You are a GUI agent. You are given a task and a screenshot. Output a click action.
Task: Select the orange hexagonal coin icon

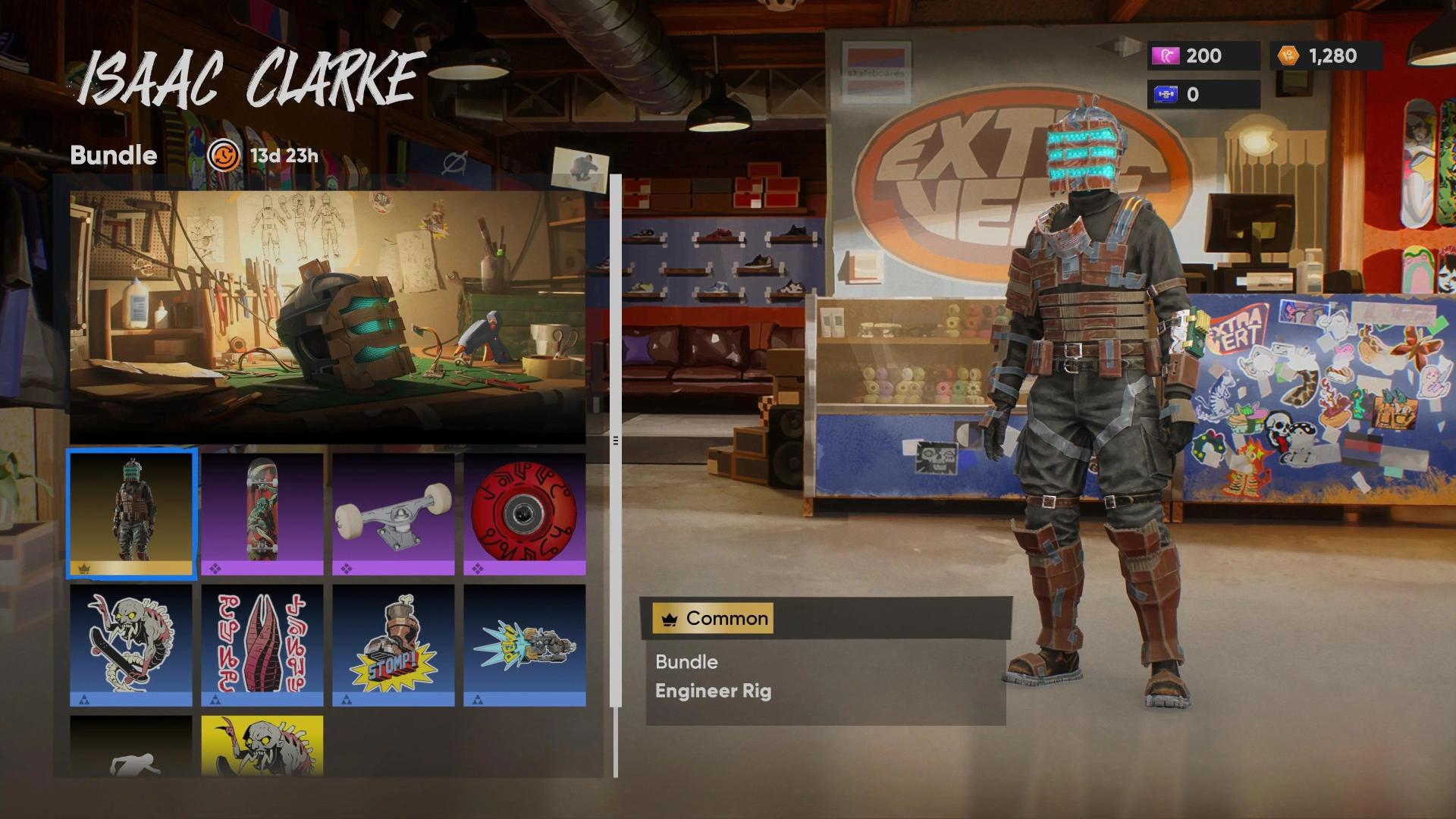(x=1287, y=56)
